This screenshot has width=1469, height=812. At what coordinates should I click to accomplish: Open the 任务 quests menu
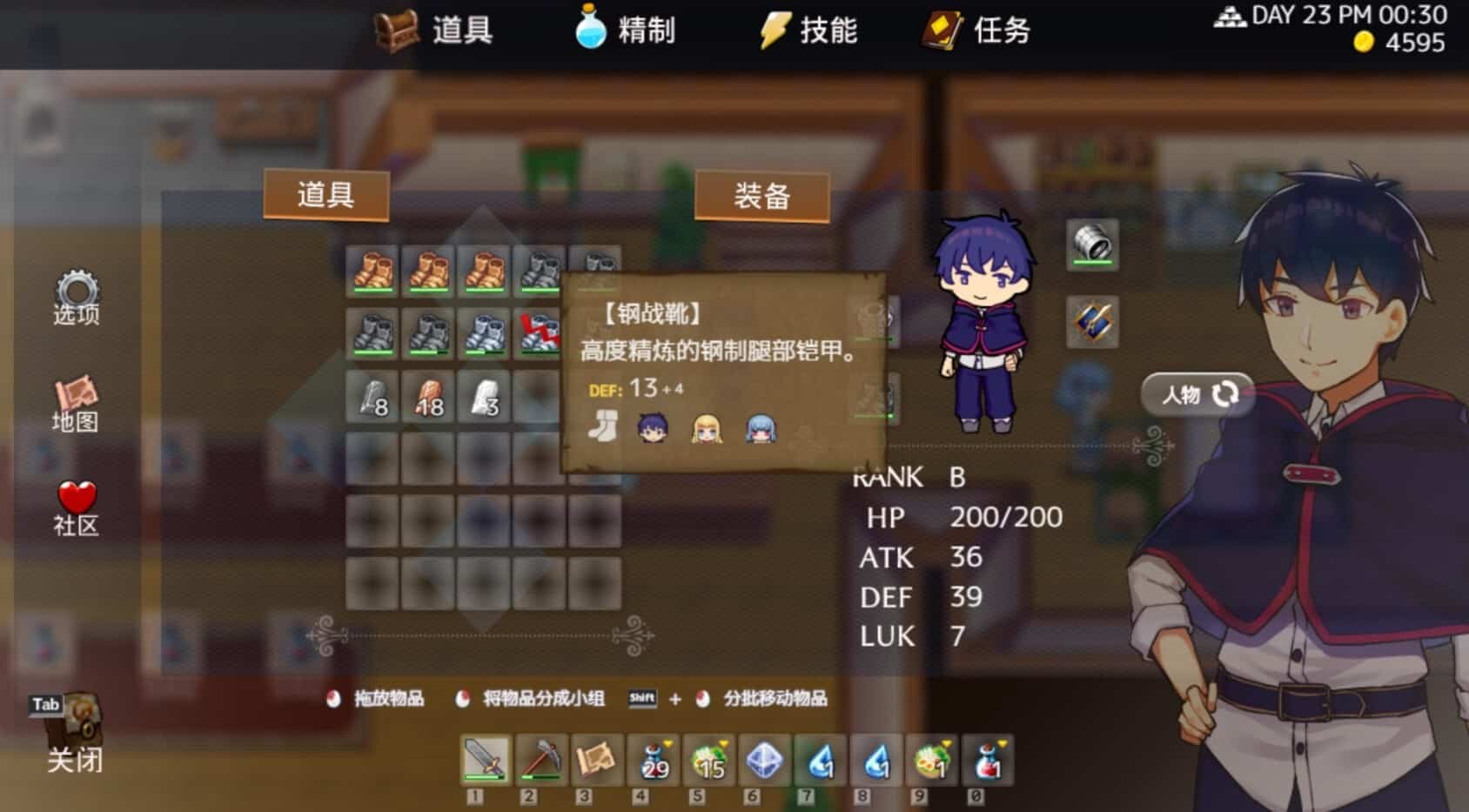point(978,30)
